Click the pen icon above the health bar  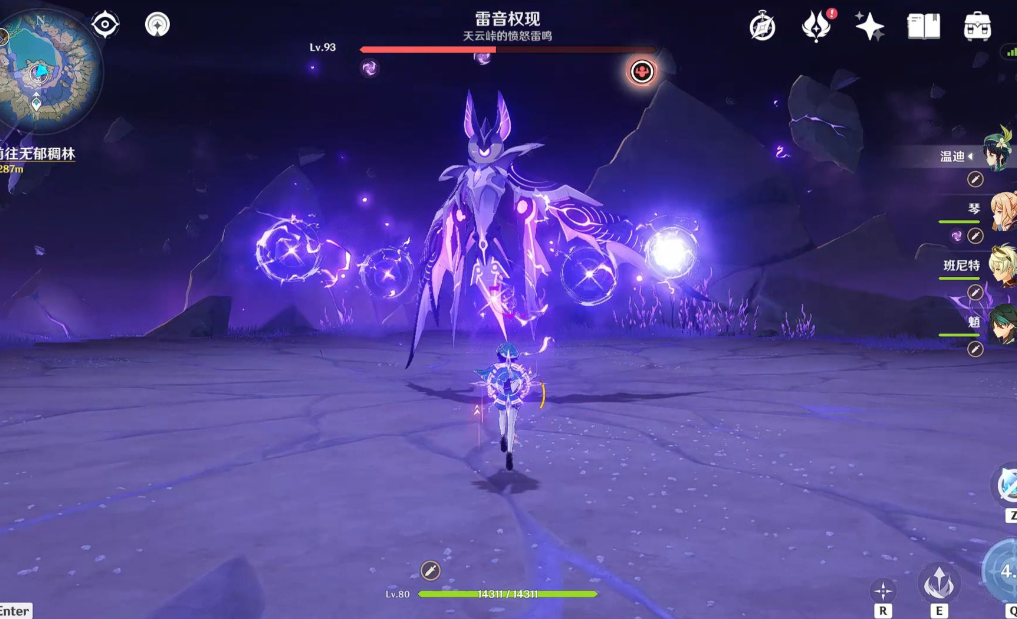tap(430, 570)
